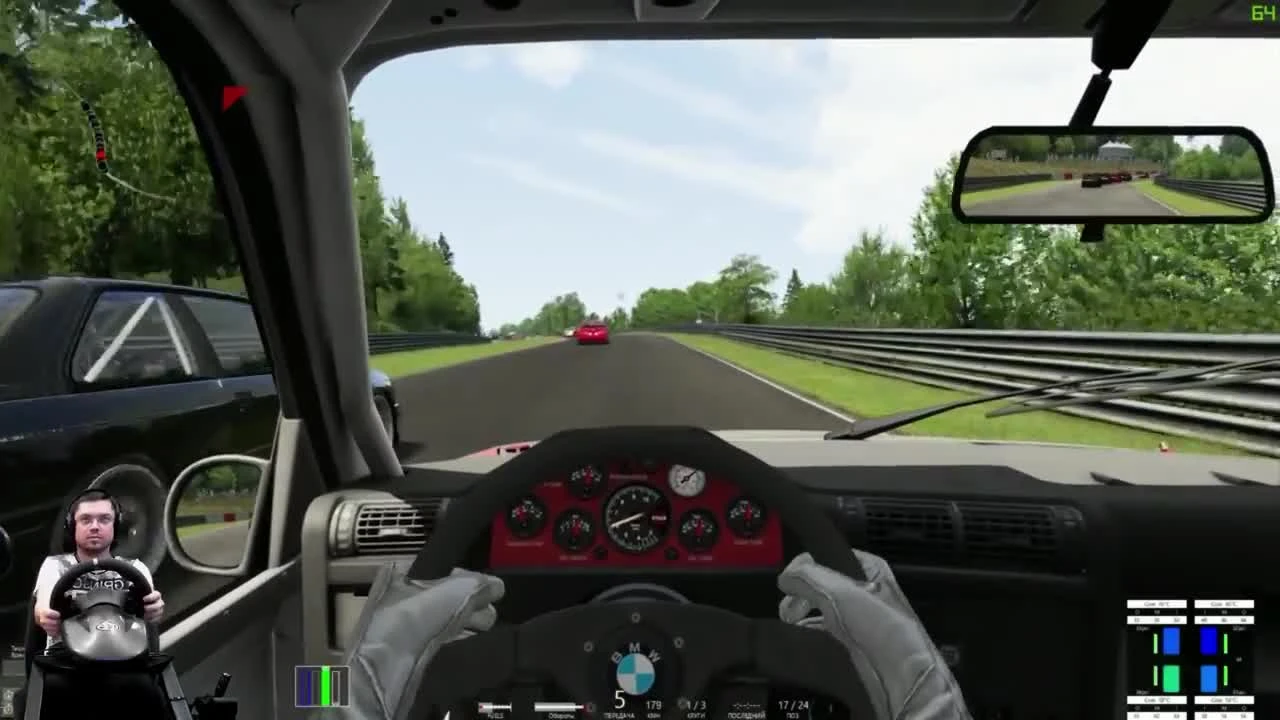
Task: Click the FPS counter showing 64
Action: point(1265,10)
